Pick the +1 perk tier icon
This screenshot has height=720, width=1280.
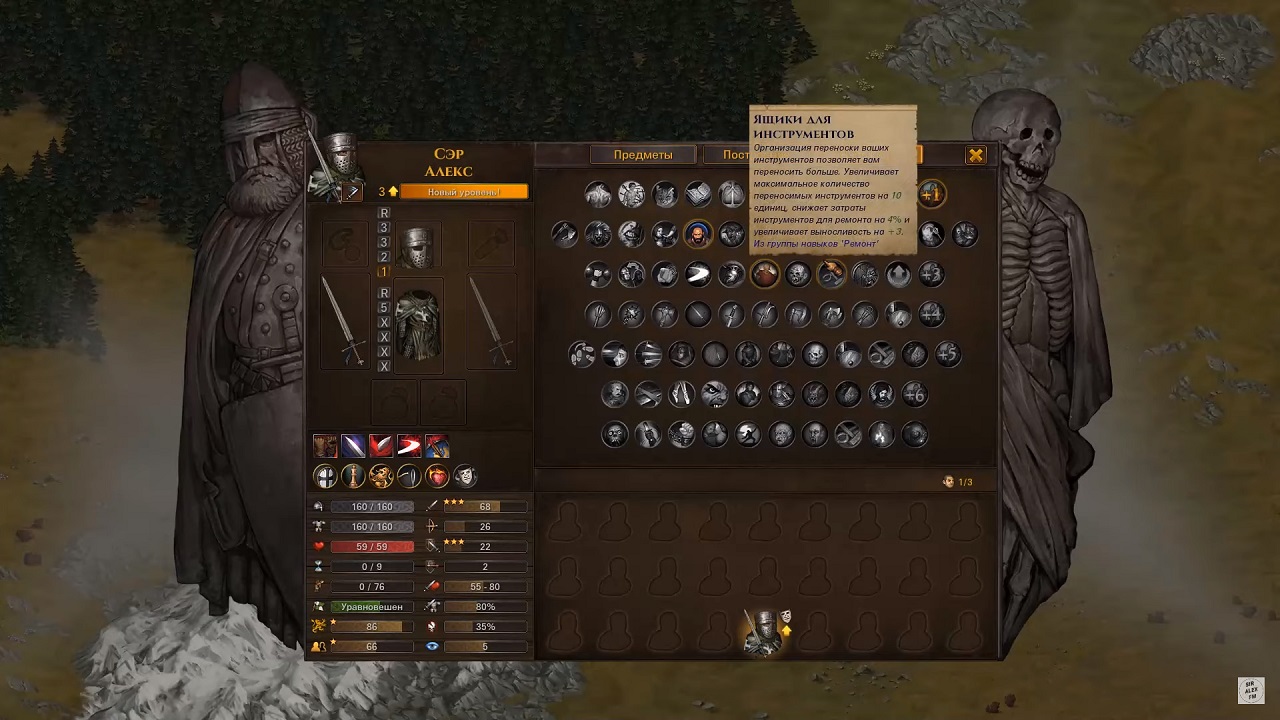(x=931, y=193)
